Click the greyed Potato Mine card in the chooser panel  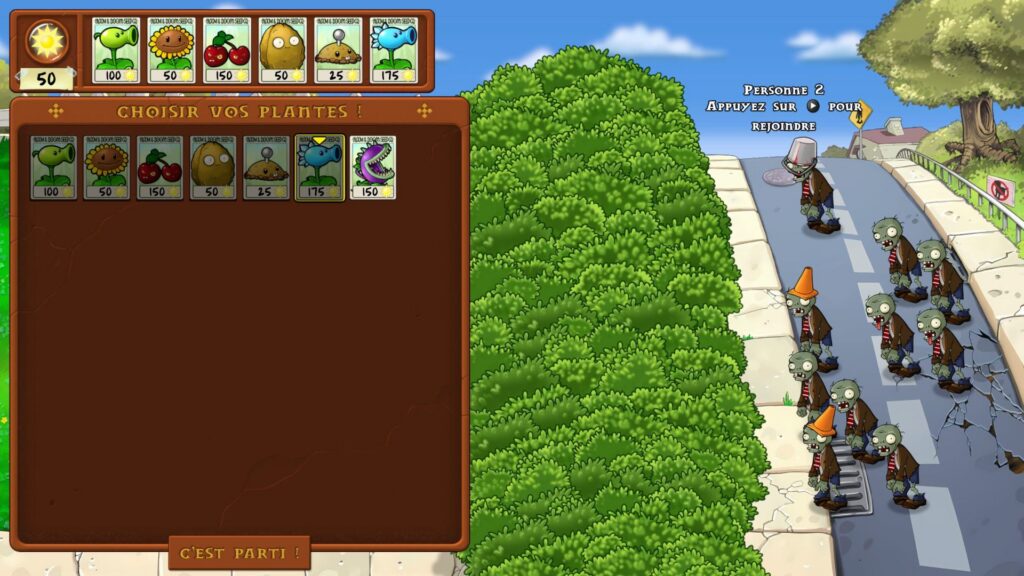[266, 168]
